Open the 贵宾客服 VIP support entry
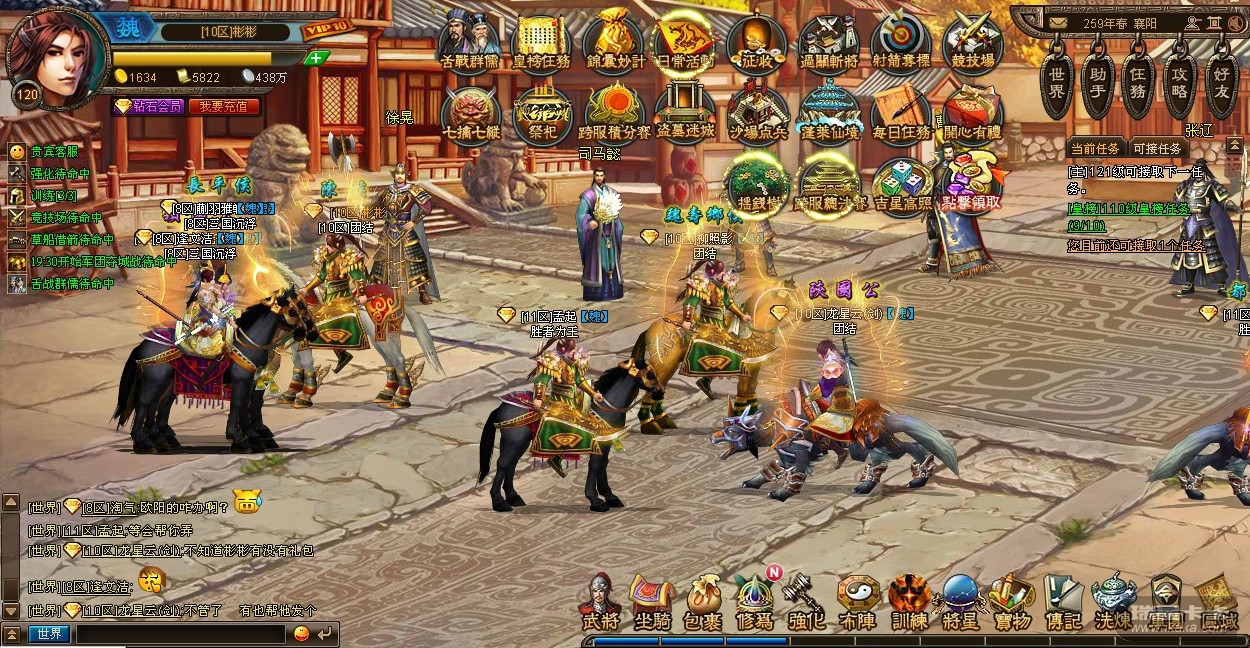Screen dimensions: 1250x648 tap(54, 152)
